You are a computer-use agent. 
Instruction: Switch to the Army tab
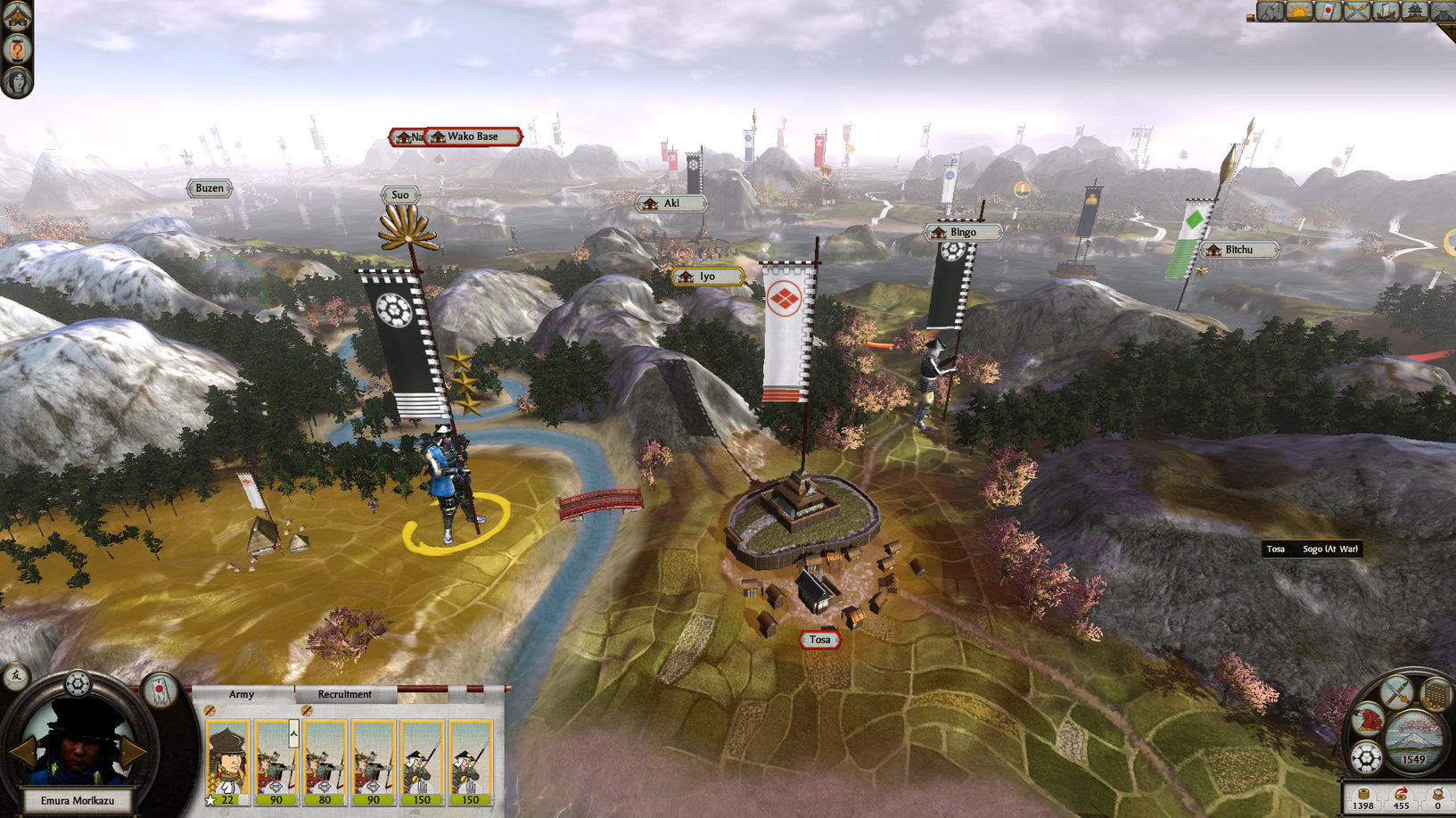tap(242, 694)
